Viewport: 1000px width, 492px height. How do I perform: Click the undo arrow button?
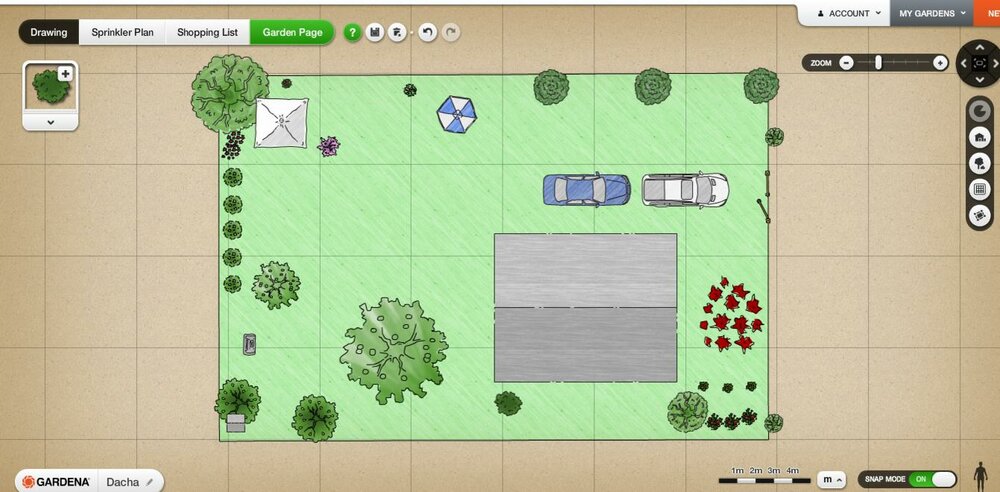coord(427,33)
